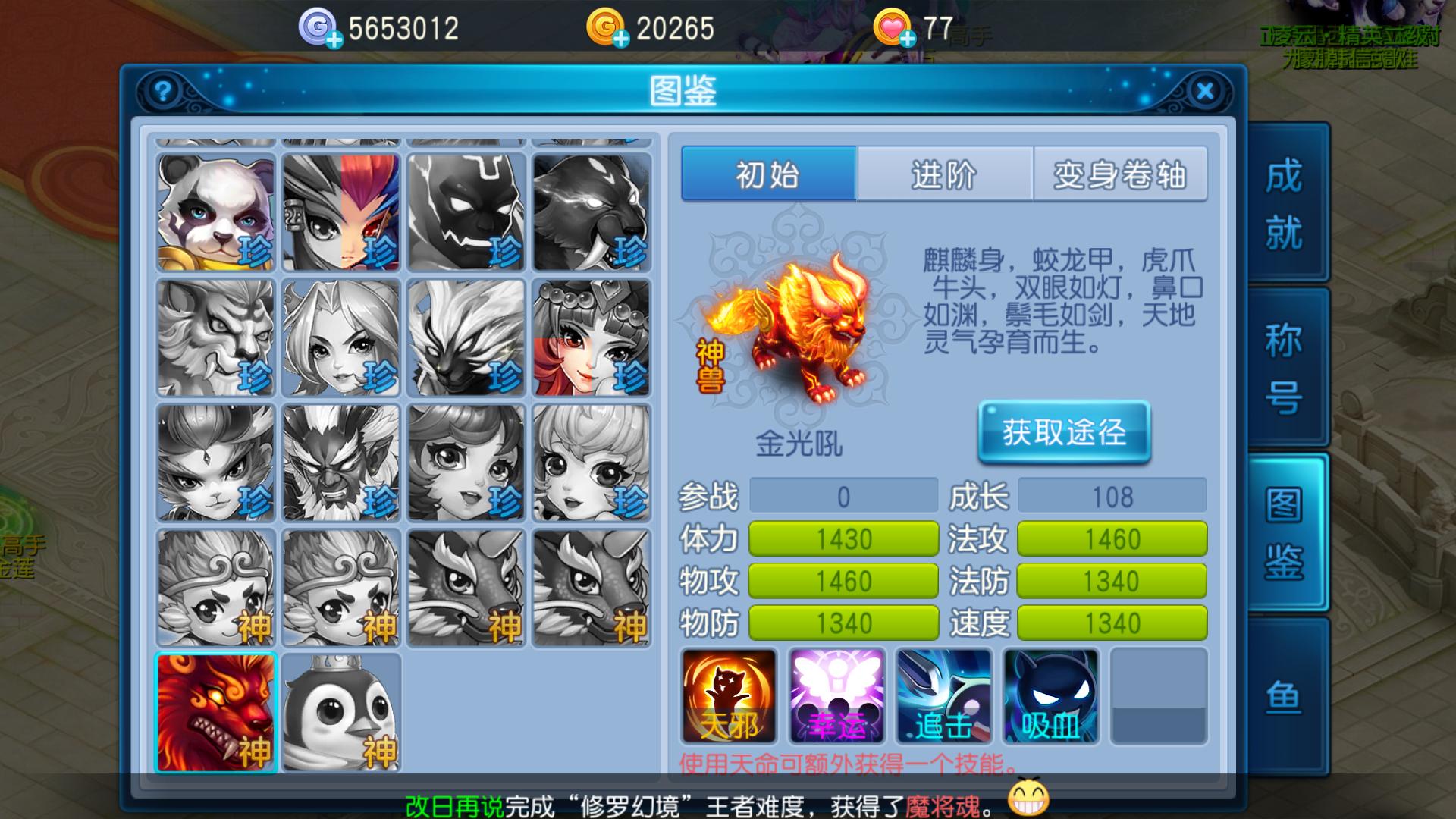
Task: Click the 体力 stat progress bar
Action: pyautogui.click(x=843, y=539)
